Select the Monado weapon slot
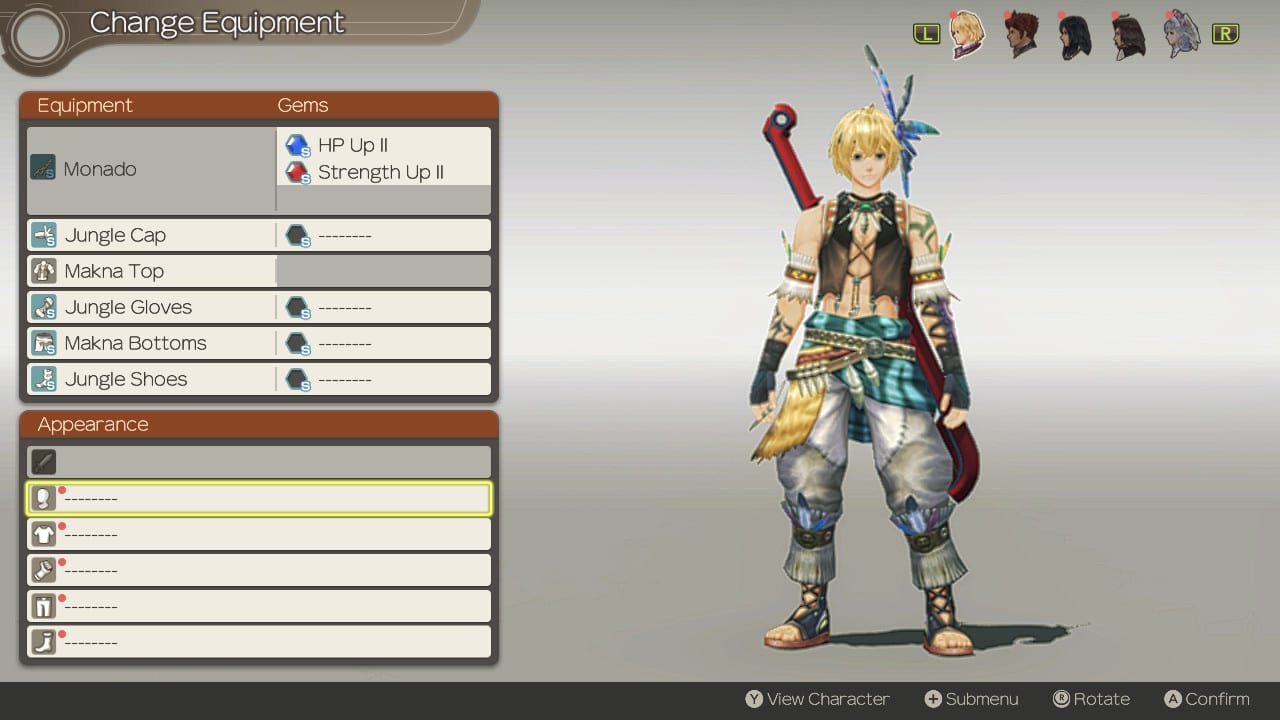This screenshot has height=720, width=1280. (150, 169)
